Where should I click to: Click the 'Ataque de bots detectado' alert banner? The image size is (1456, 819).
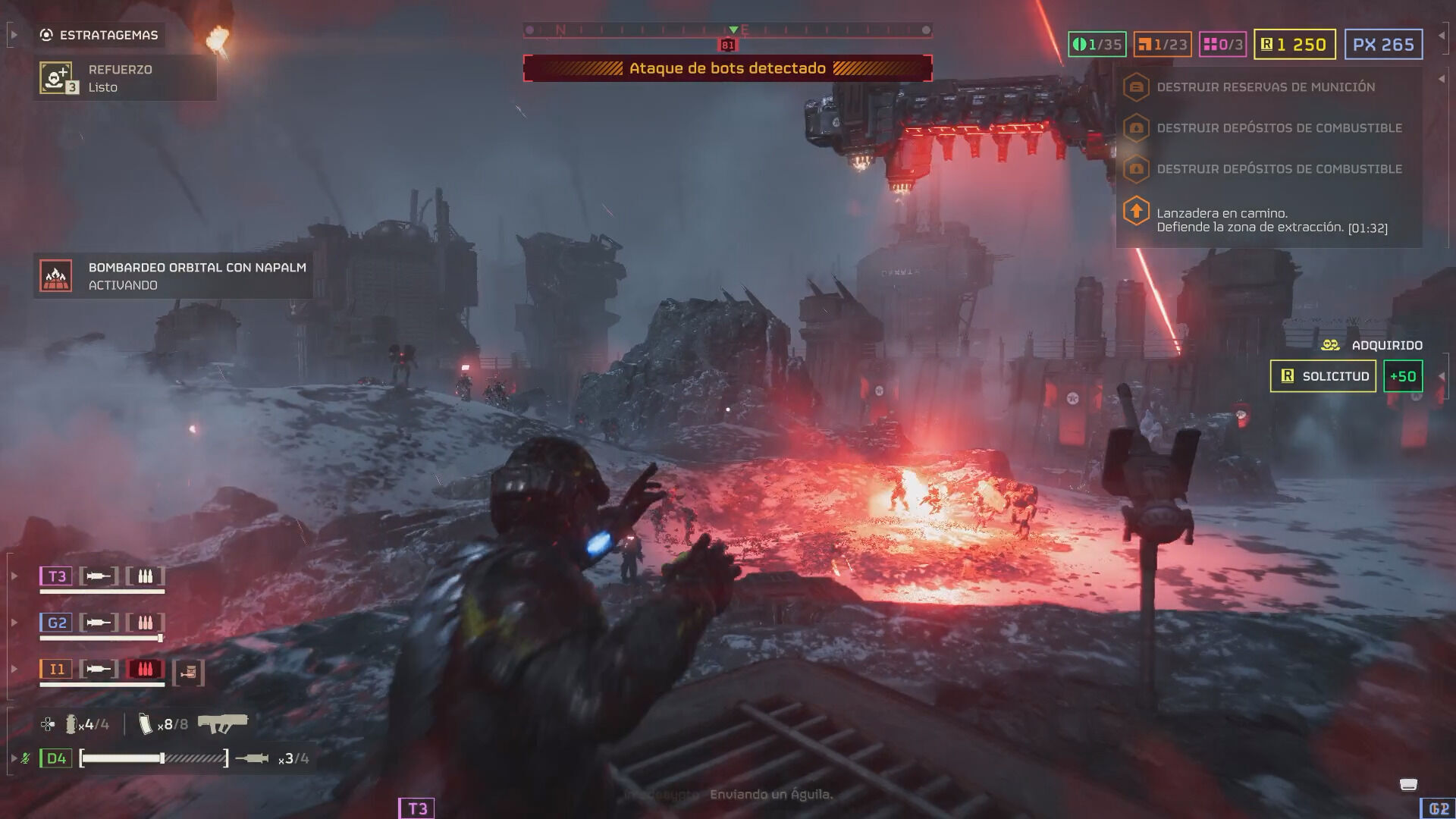(727, 68)
